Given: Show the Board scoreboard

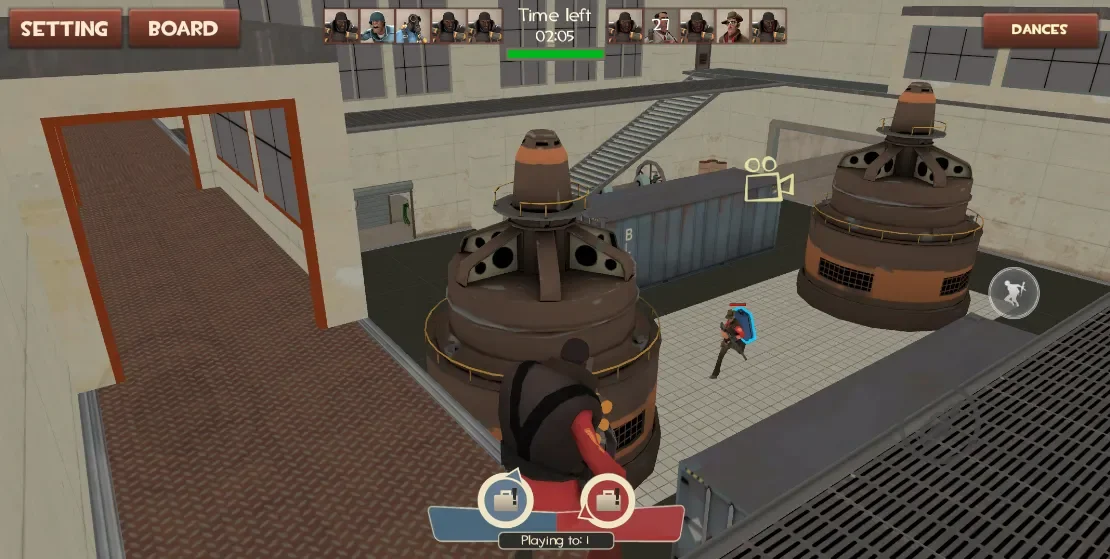Looking at the screenshot, I should pos(184,28).
